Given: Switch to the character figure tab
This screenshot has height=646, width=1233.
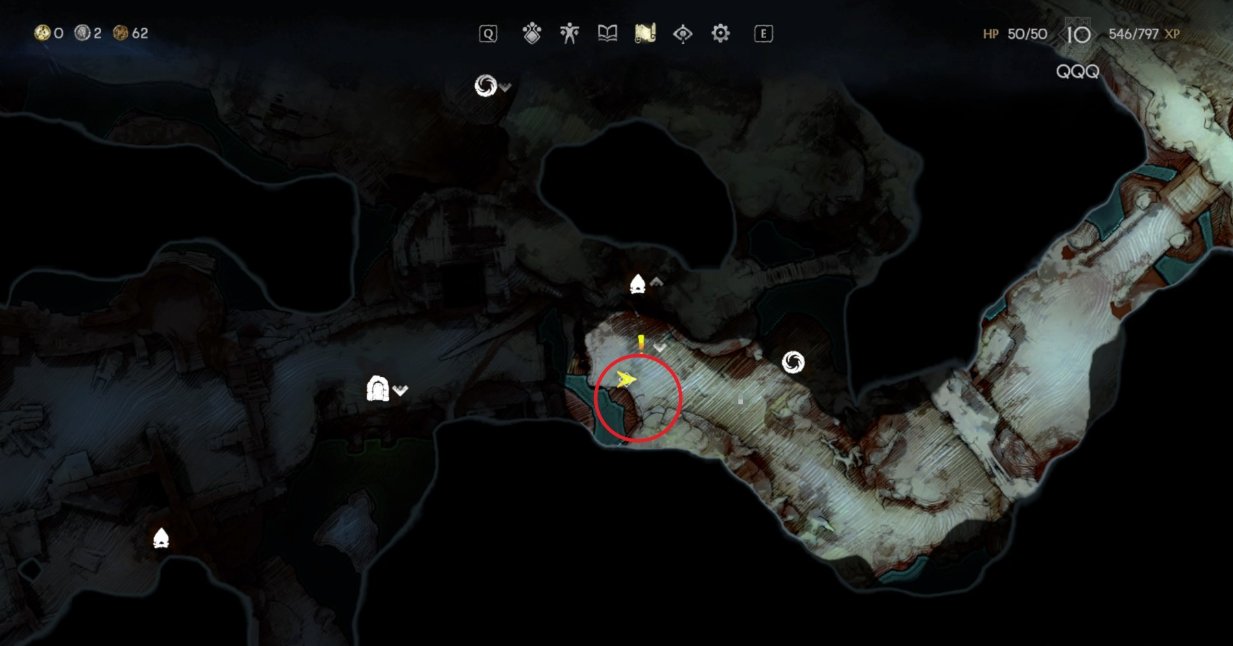Looking at the screenshot, I should 569,34.
